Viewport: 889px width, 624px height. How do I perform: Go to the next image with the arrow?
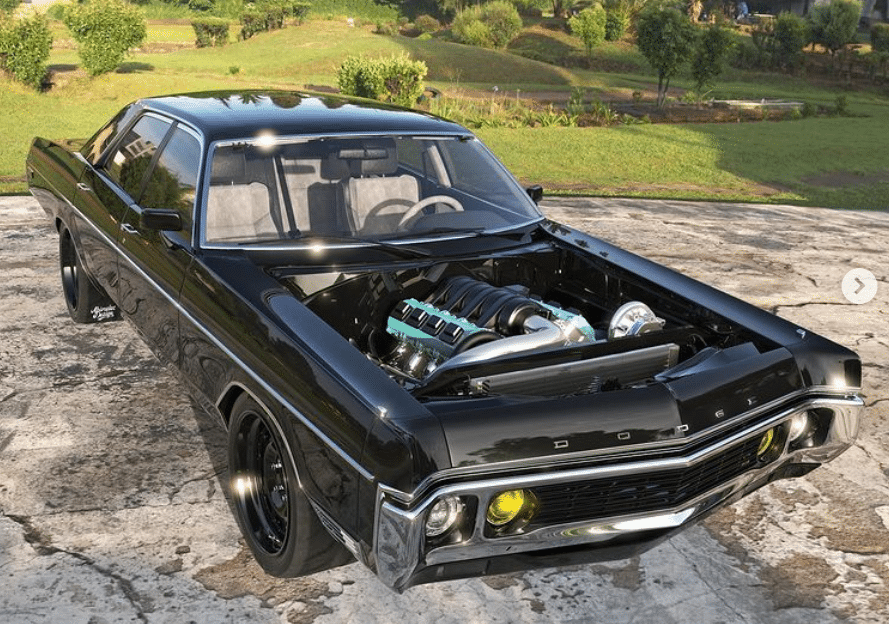[x=858, y=286]
